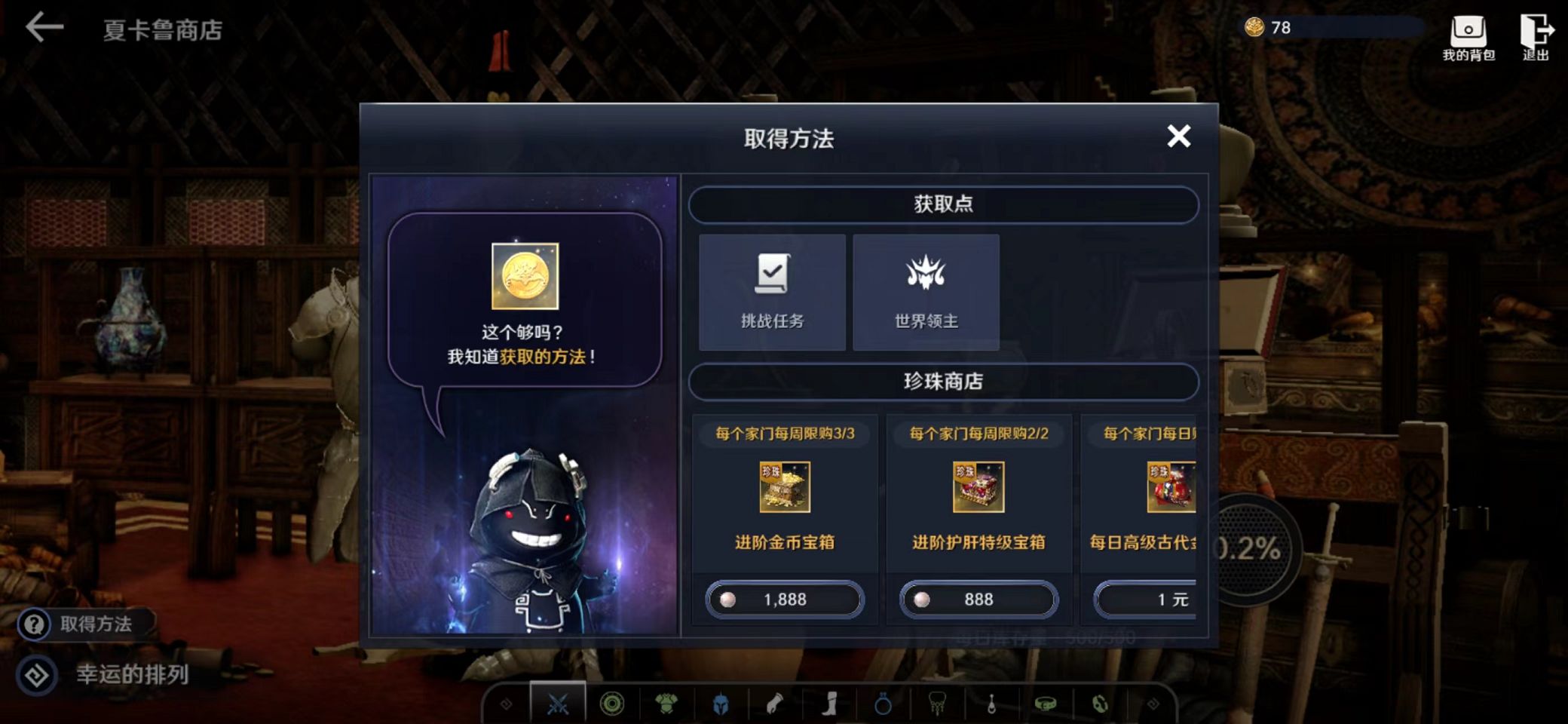Image resolution: width=1568 pixels, height=724 pixels.
Task: Select the armor chest piece category icon
Action: point(666,705)
